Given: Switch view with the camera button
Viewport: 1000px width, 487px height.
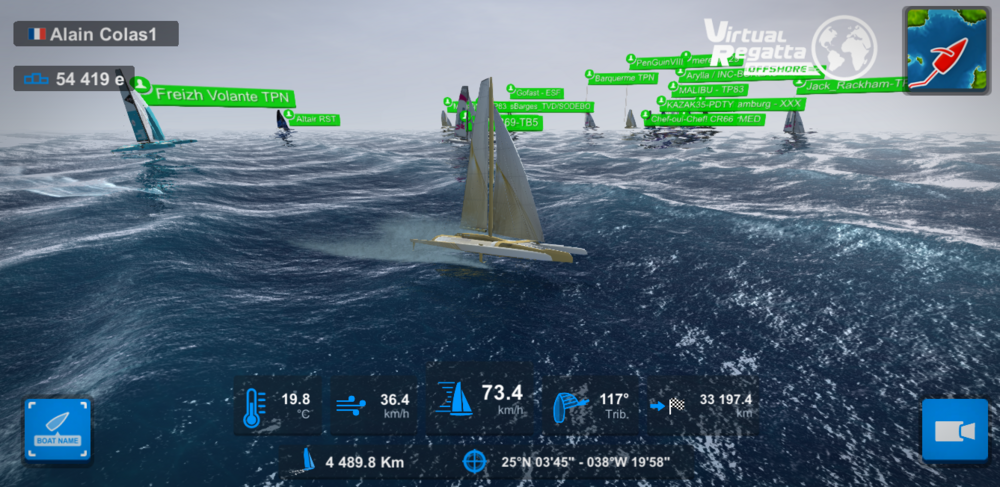Looking at the screenshot, I should [x=954, y=431].
